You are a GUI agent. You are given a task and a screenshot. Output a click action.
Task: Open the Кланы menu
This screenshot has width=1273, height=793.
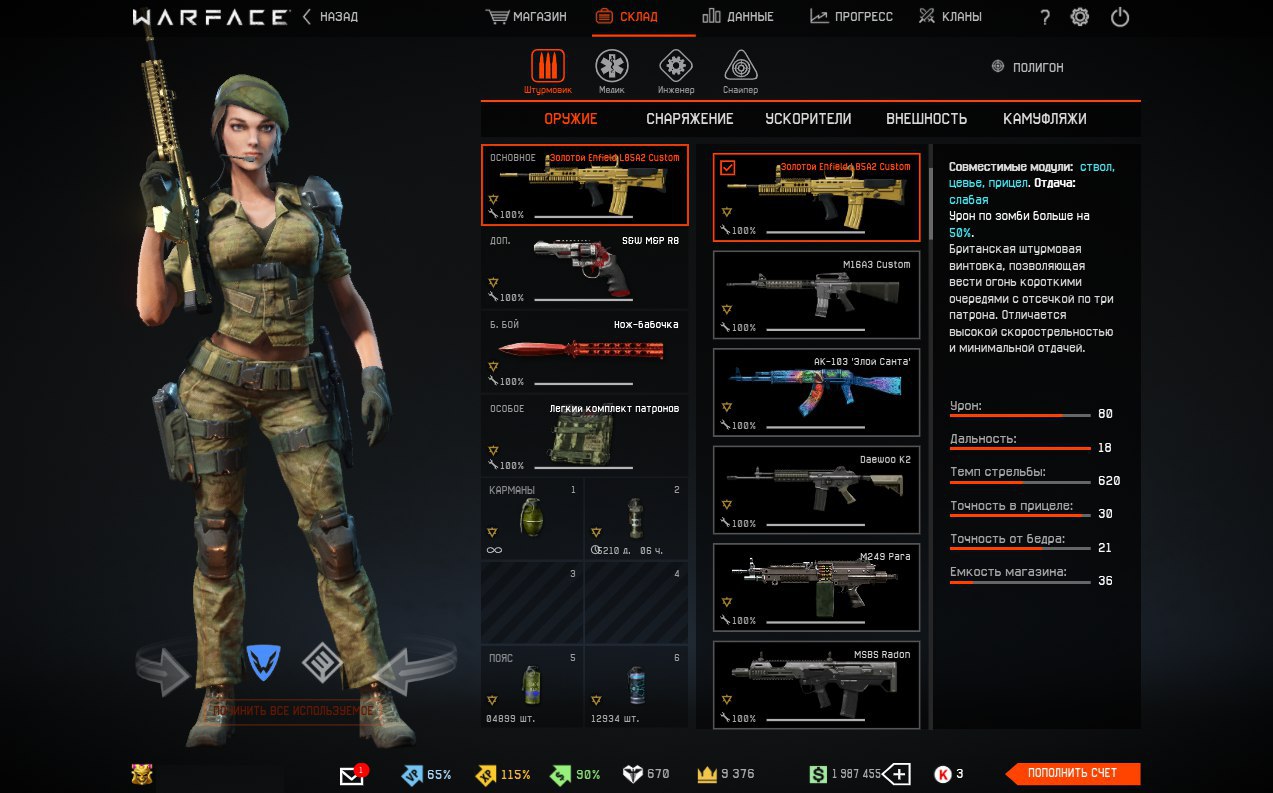click(950, 17)
